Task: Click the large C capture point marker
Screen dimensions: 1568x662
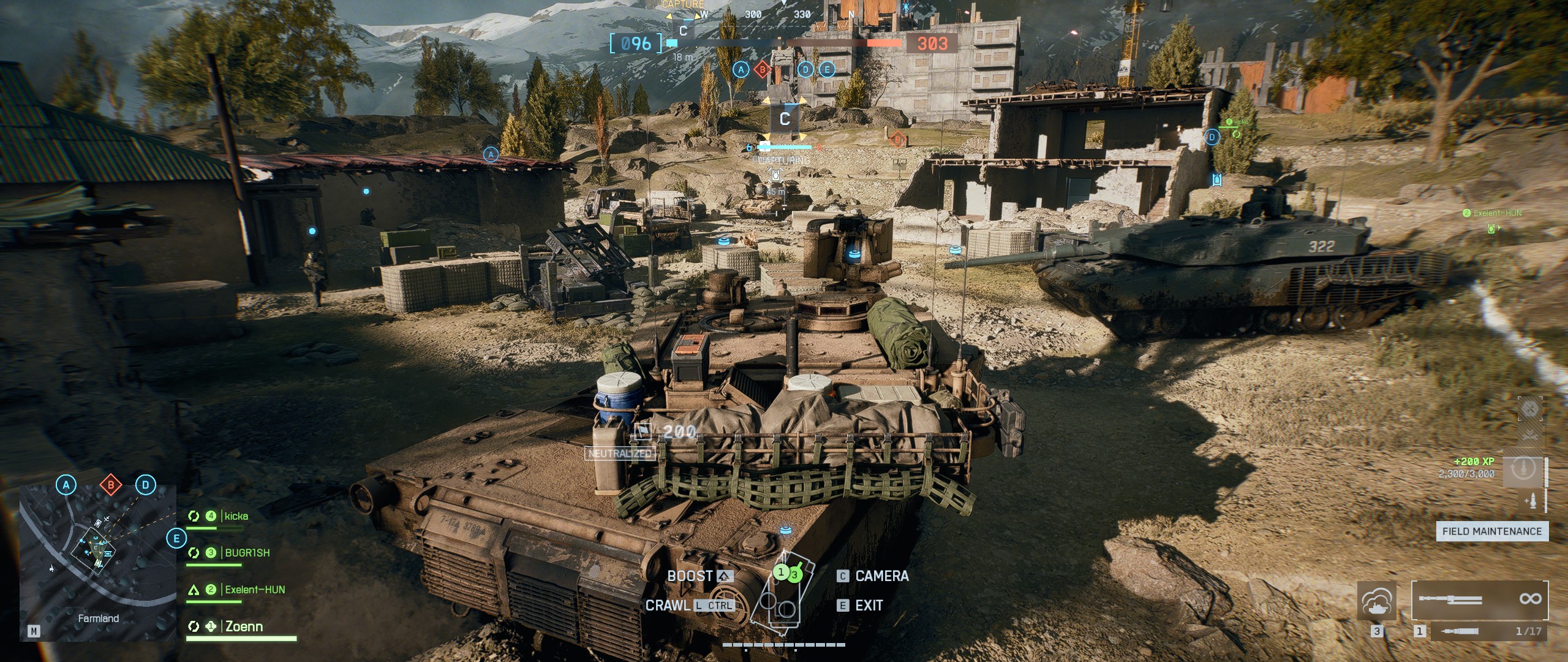Action: pos(785,118)
